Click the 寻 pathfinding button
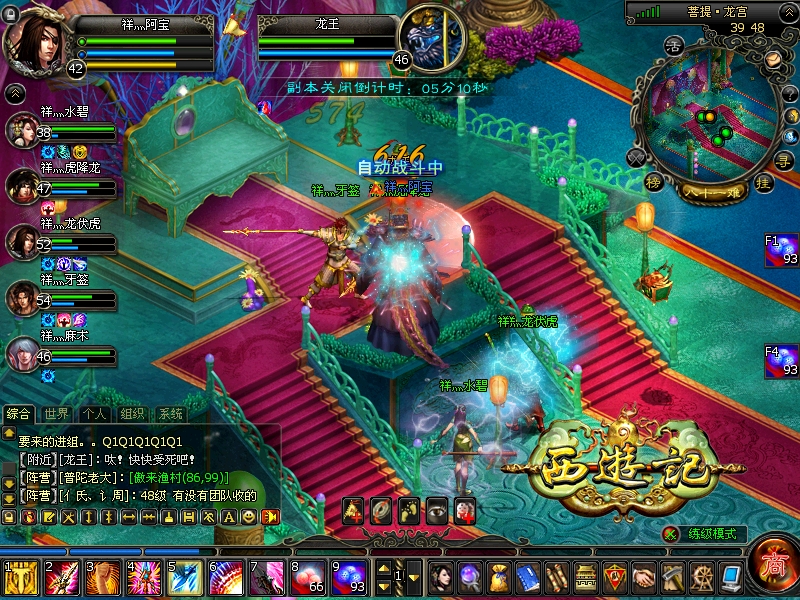The width and height of the screenshot is (800, 600). click(785, 159)
